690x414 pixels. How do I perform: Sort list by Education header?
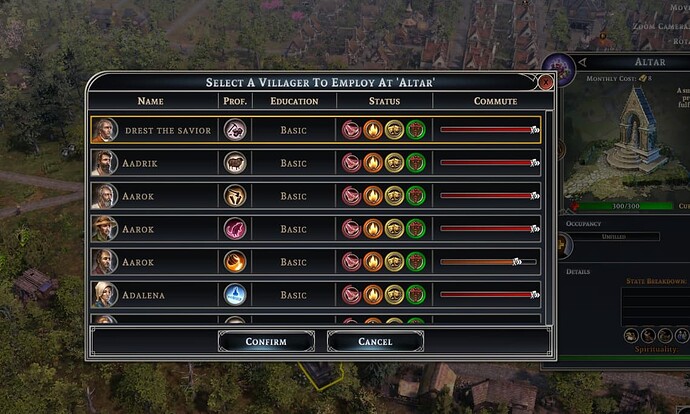pos(294,101)
